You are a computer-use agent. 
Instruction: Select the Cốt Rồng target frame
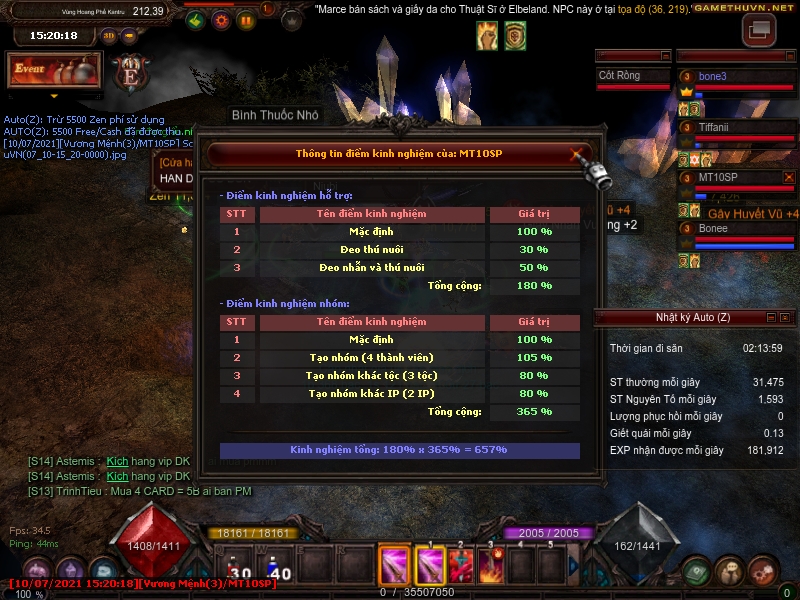point(632,76)
